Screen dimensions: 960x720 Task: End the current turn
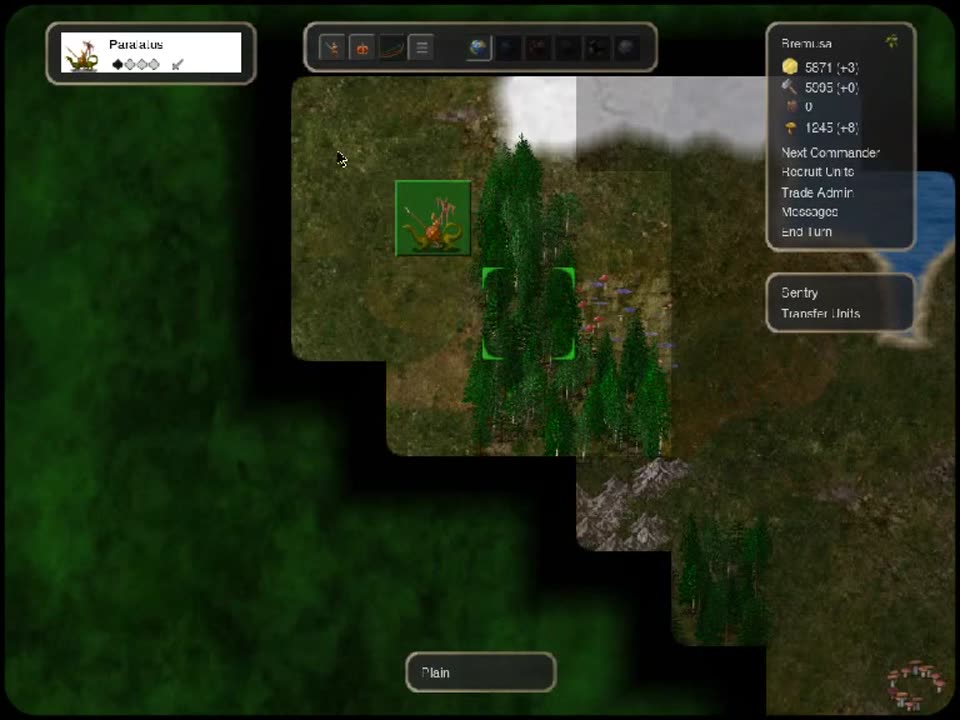coord(806,232)
